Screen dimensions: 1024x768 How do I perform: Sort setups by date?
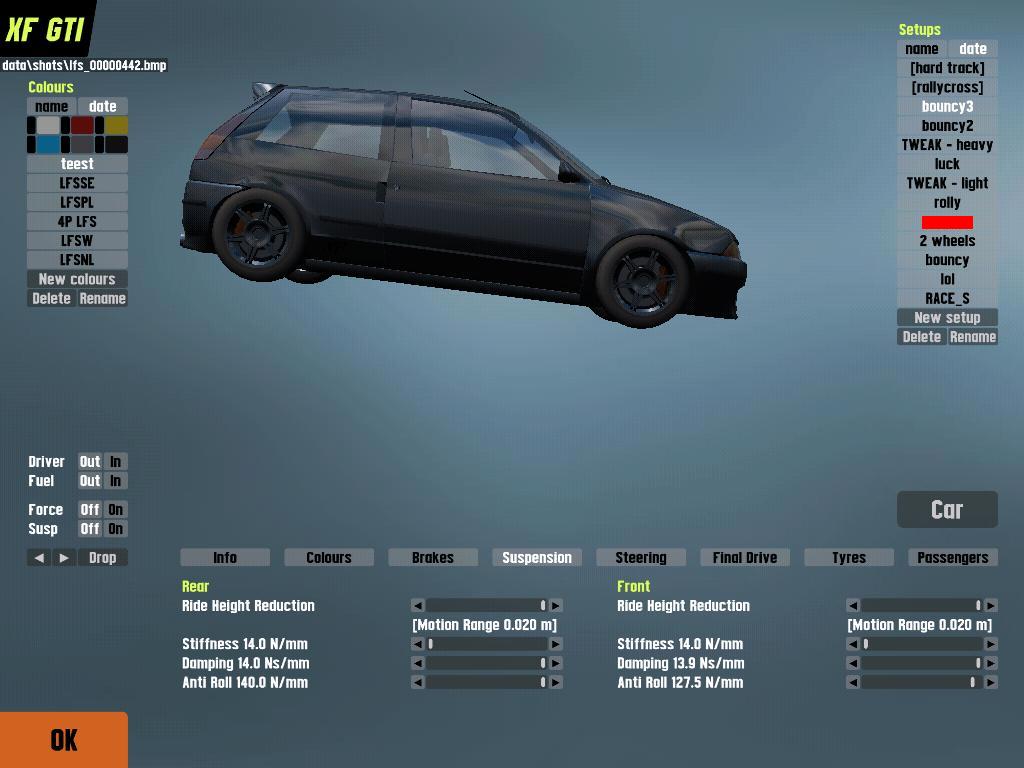(x=972, y=49)
